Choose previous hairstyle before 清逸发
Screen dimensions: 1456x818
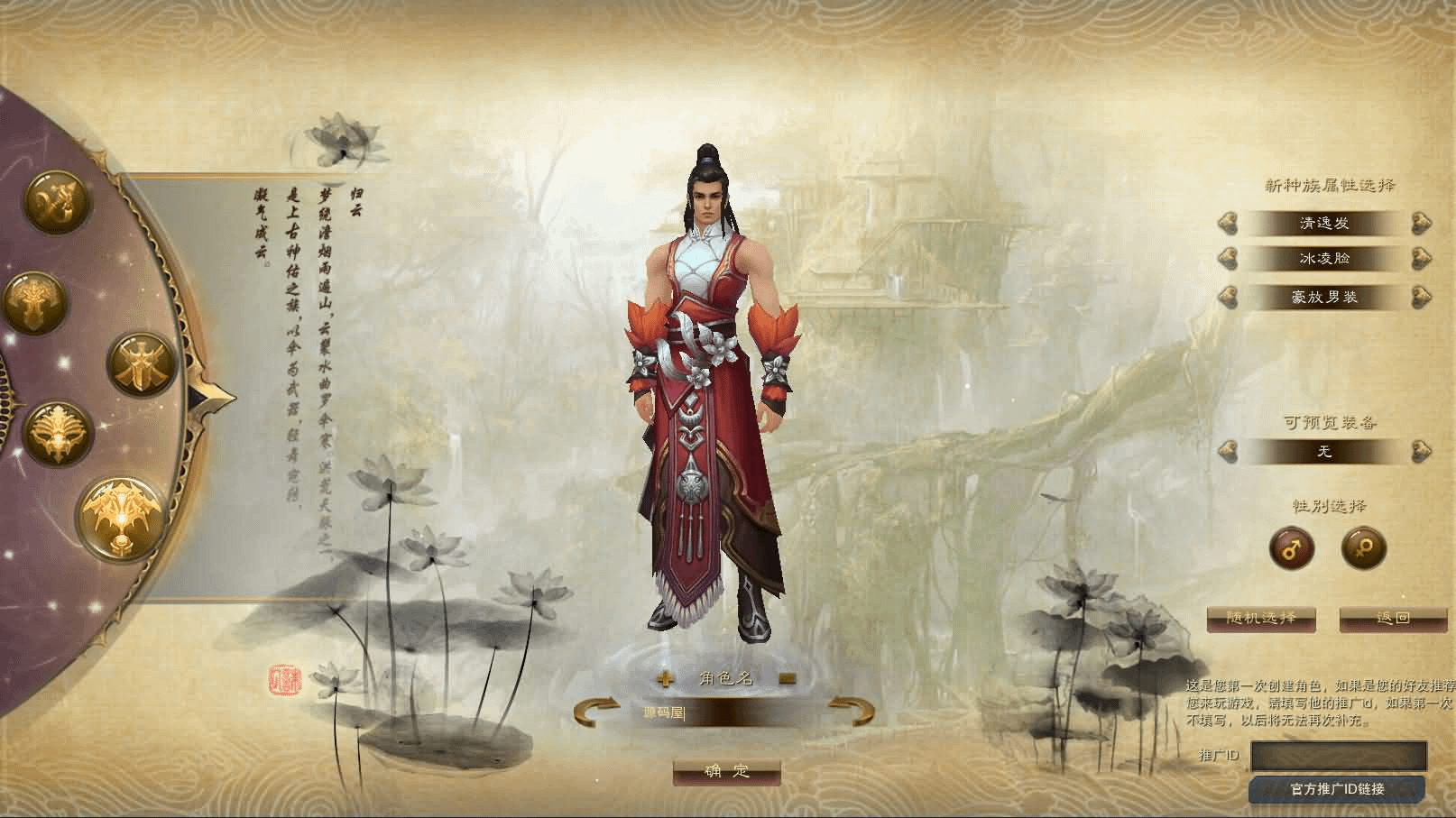[x=1227, y=223]
